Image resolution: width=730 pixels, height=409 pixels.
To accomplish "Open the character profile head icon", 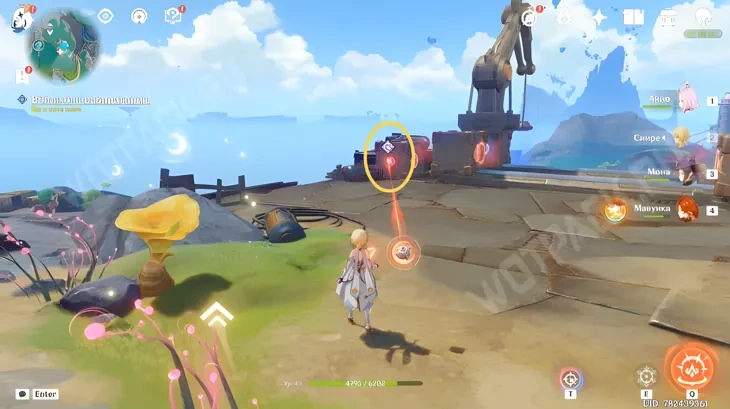I will [702, 17].
